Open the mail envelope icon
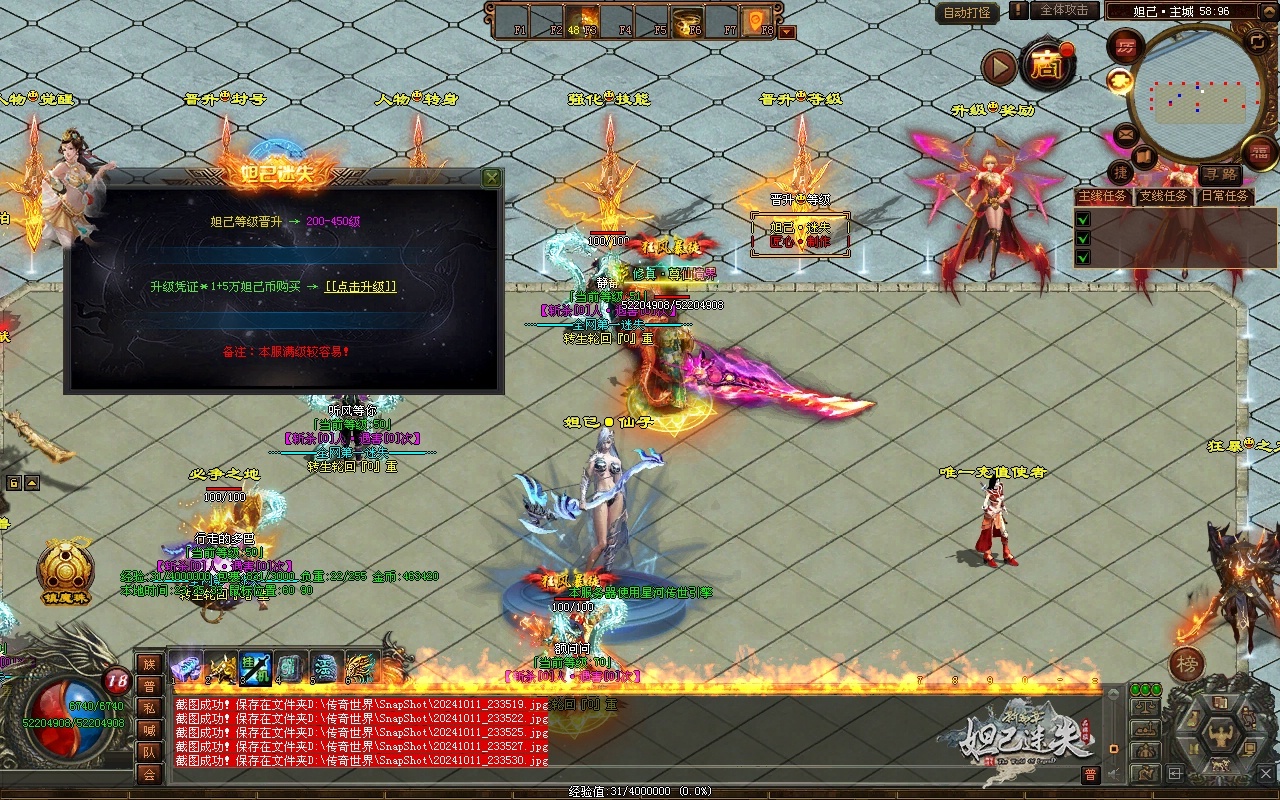The width and height of the screenshot is (1280, 800). click(x=1126, y=134)
